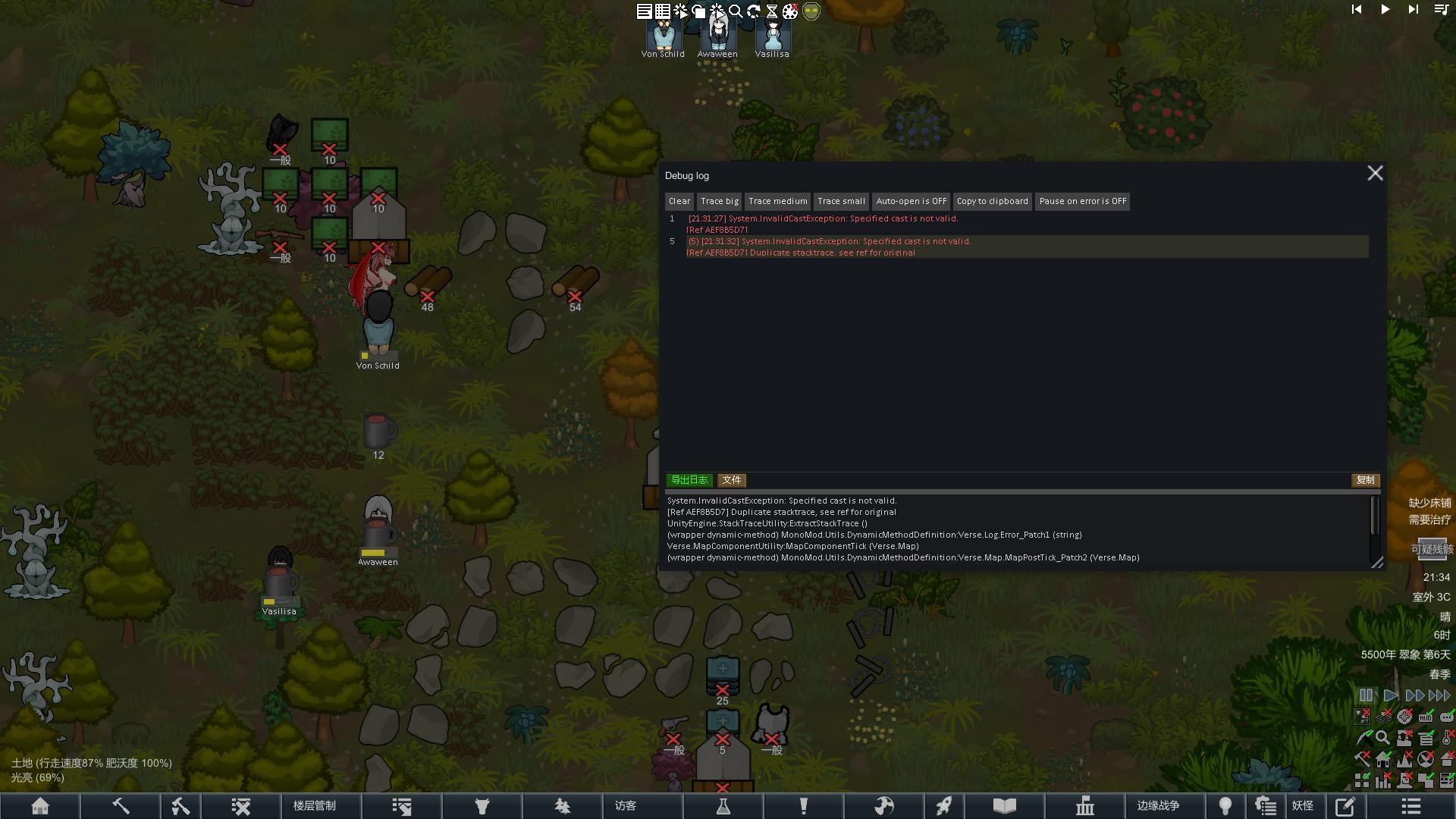1456x819 pixels.
Task: Open the 楼层管制 tab
Action: coord(315,806)
